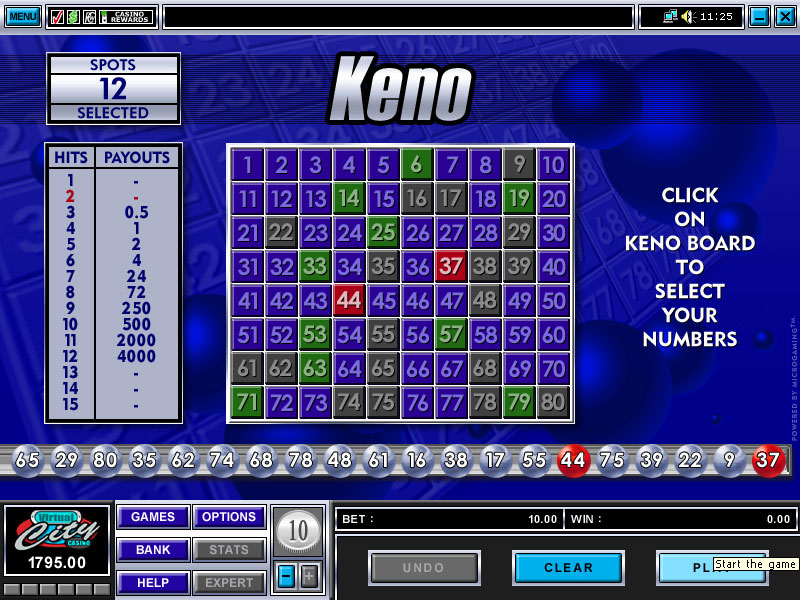The image size is (800, 600).
Task: Deselect the red number 37 board tile
Action: click(451, 266)
